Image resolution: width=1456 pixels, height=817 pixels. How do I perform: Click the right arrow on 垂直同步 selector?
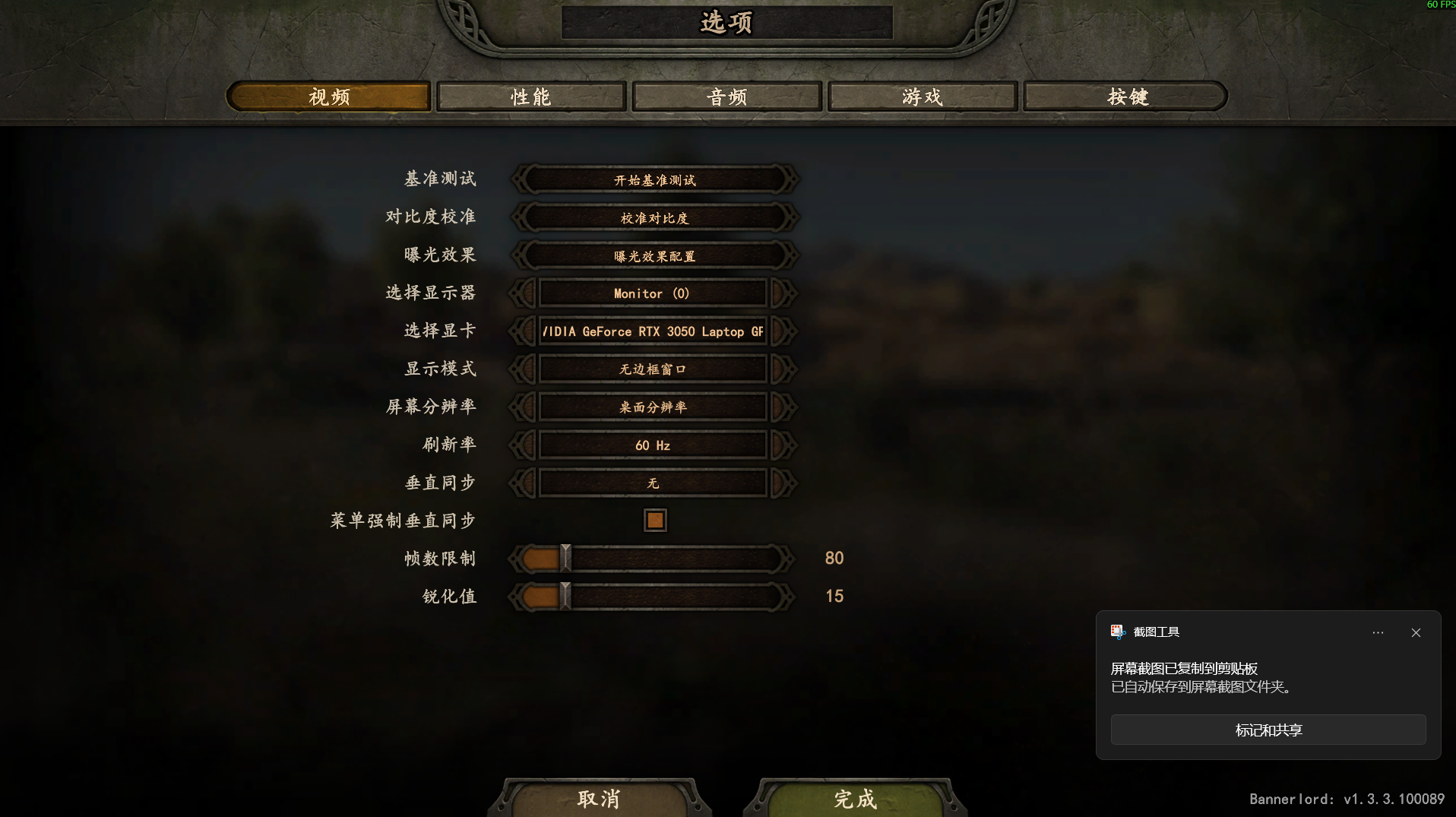tap(783, 483)
